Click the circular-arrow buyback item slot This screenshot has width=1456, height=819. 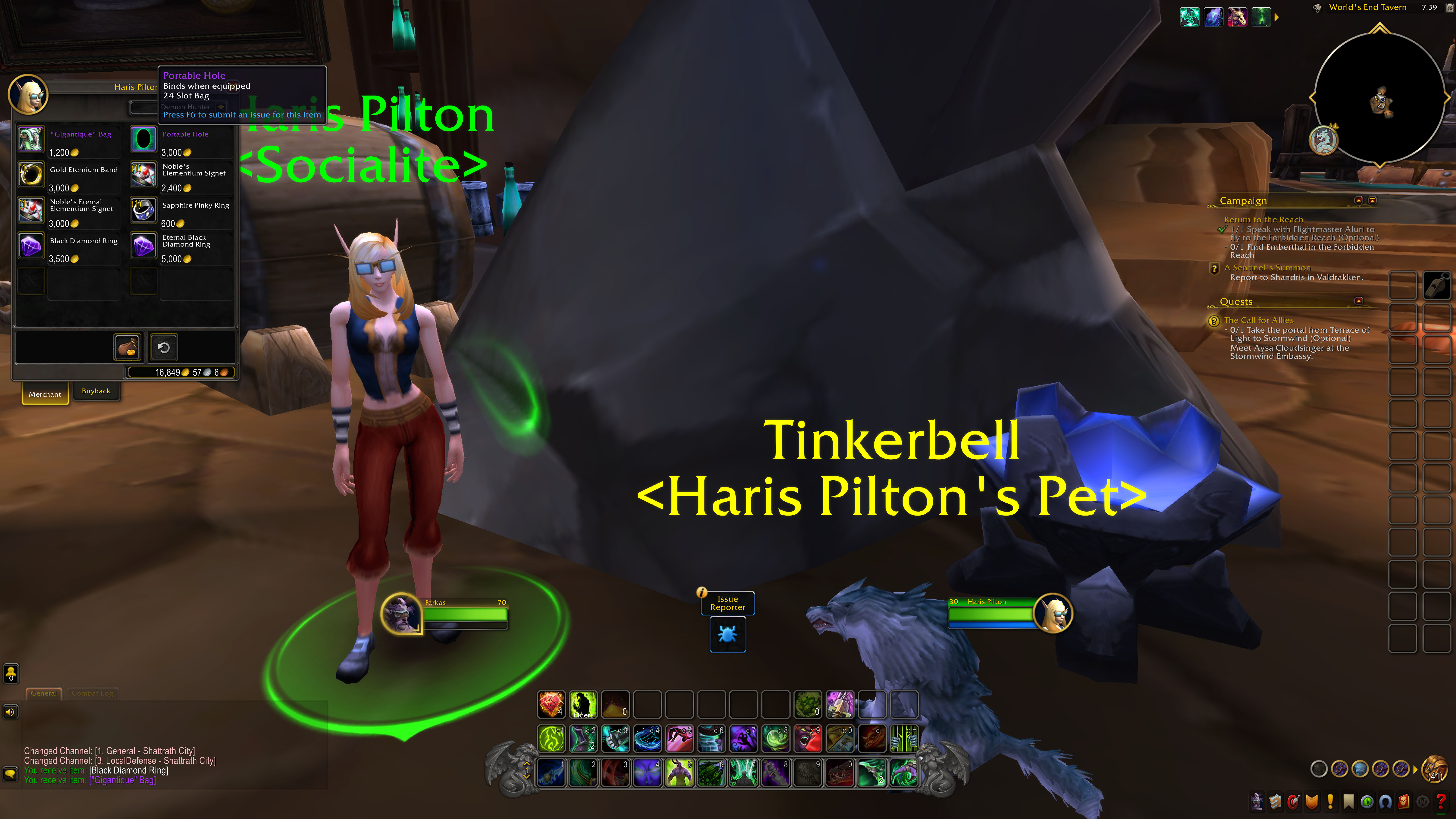click(x=163, y=347)
